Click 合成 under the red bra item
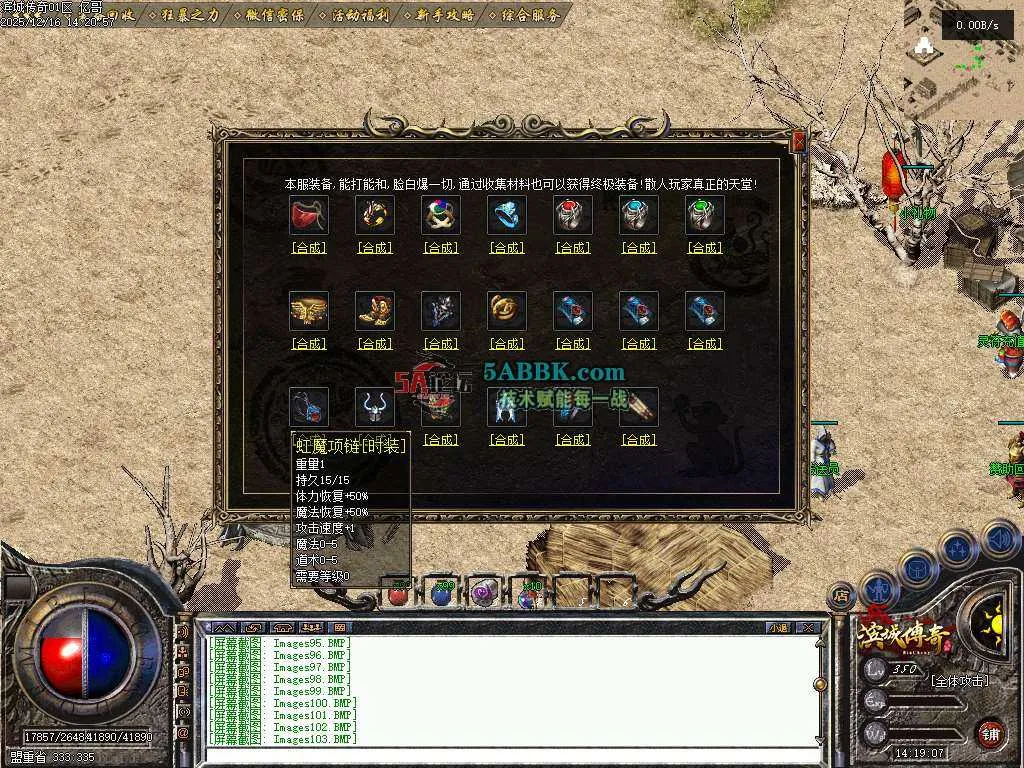1024x768 pixels. (x=309, y=248)
